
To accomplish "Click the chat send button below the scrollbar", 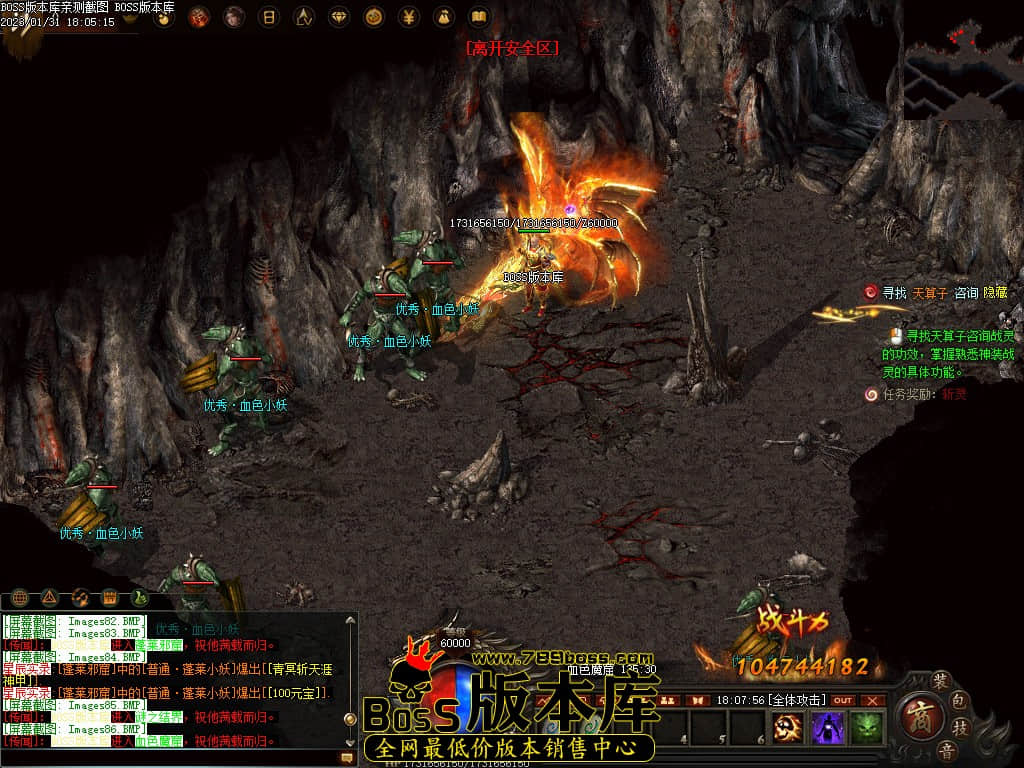I will click(347, 759).
